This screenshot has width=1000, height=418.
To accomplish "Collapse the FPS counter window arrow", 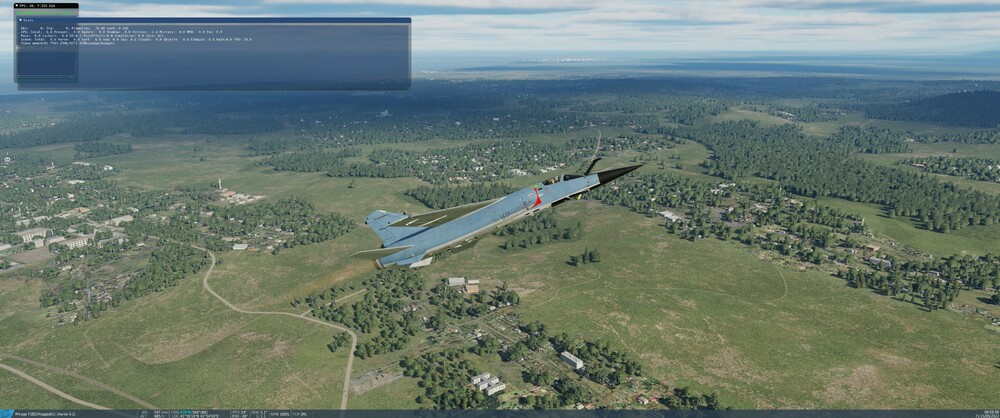I will click(x=18, y=6).
